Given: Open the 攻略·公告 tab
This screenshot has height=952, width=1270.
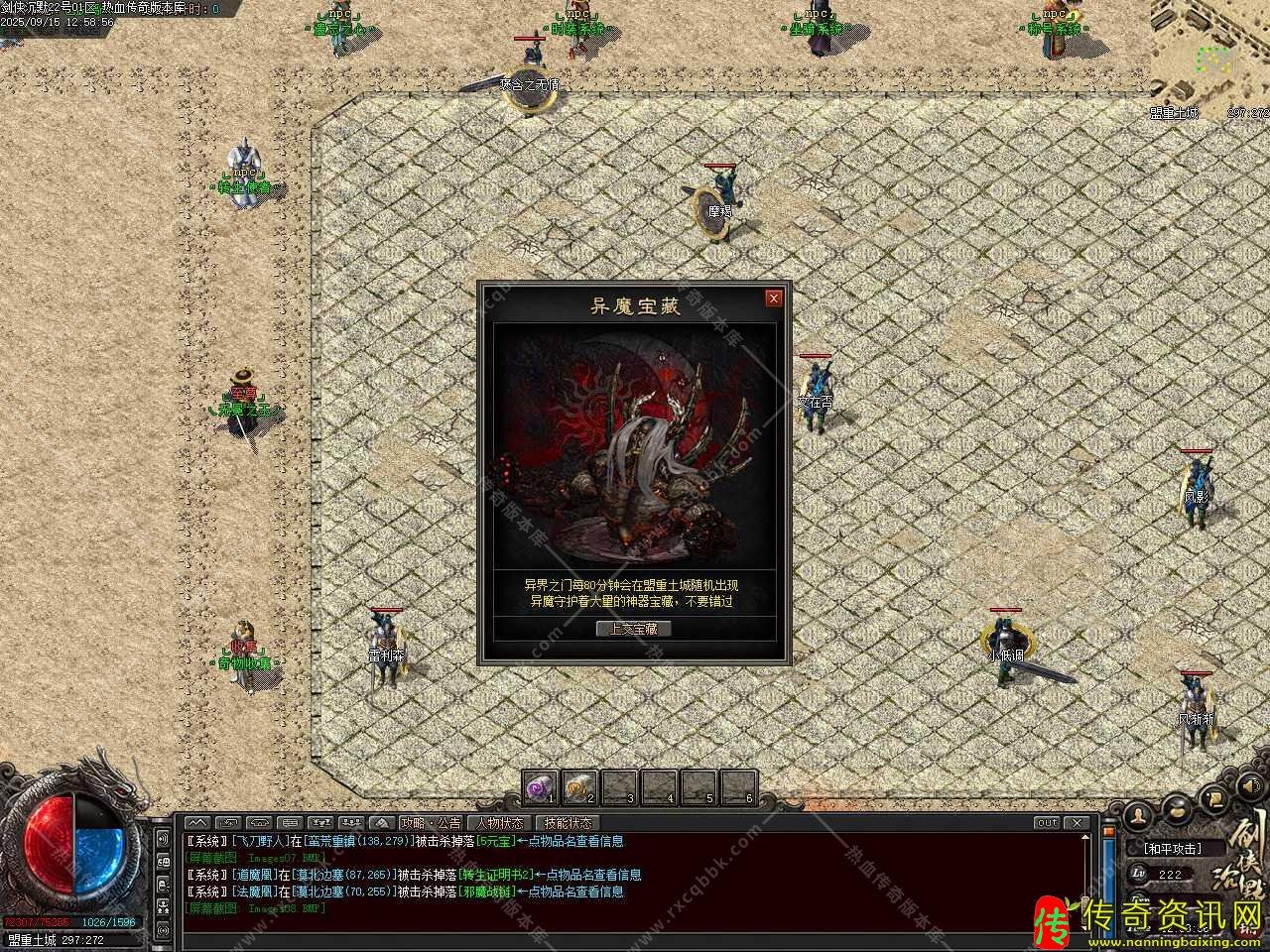Looking at the screenshot, I should pos(431,823).
